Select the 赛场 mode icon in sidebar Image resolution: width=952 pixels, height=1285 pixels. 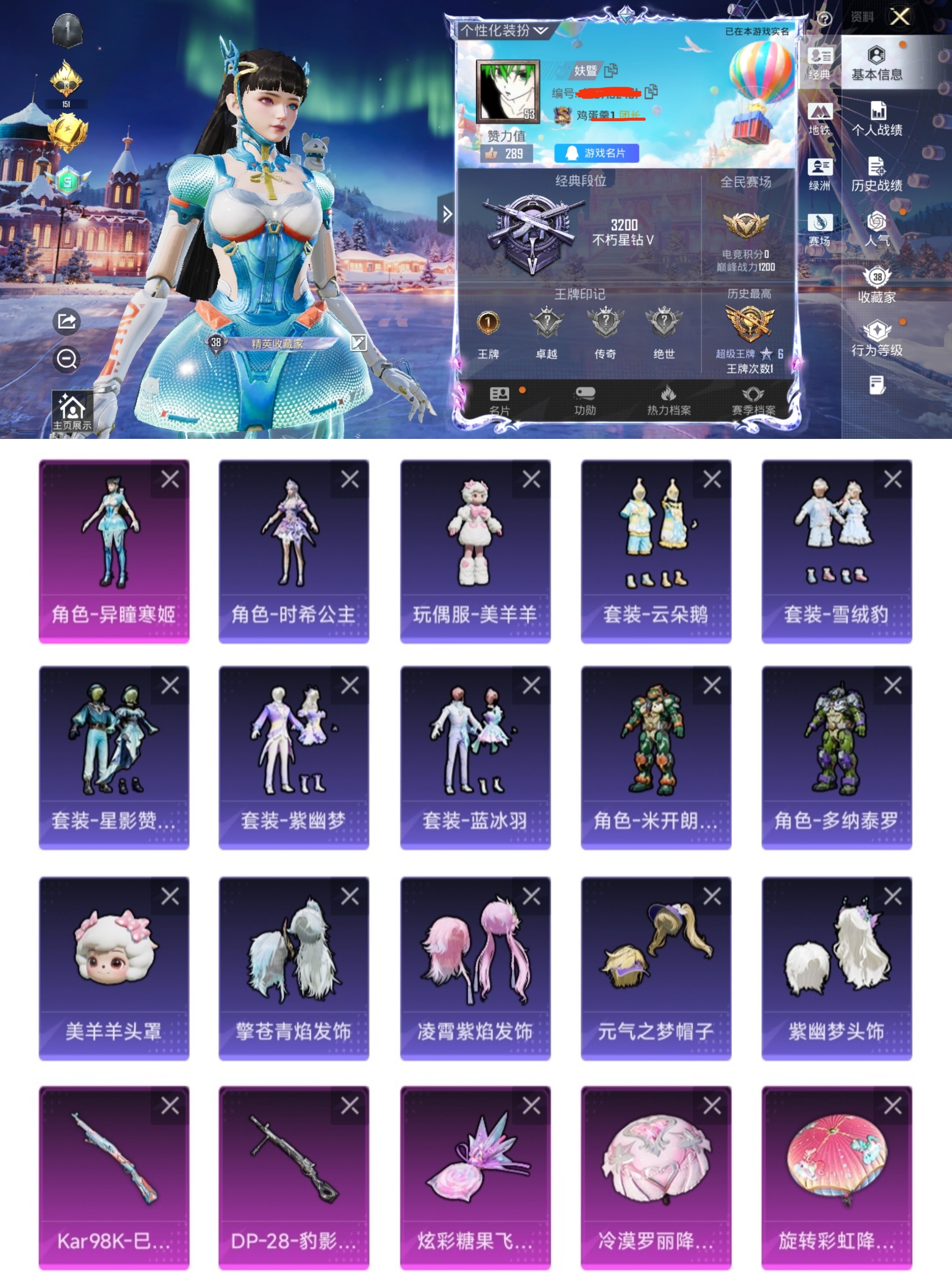[x=821, y=225]
